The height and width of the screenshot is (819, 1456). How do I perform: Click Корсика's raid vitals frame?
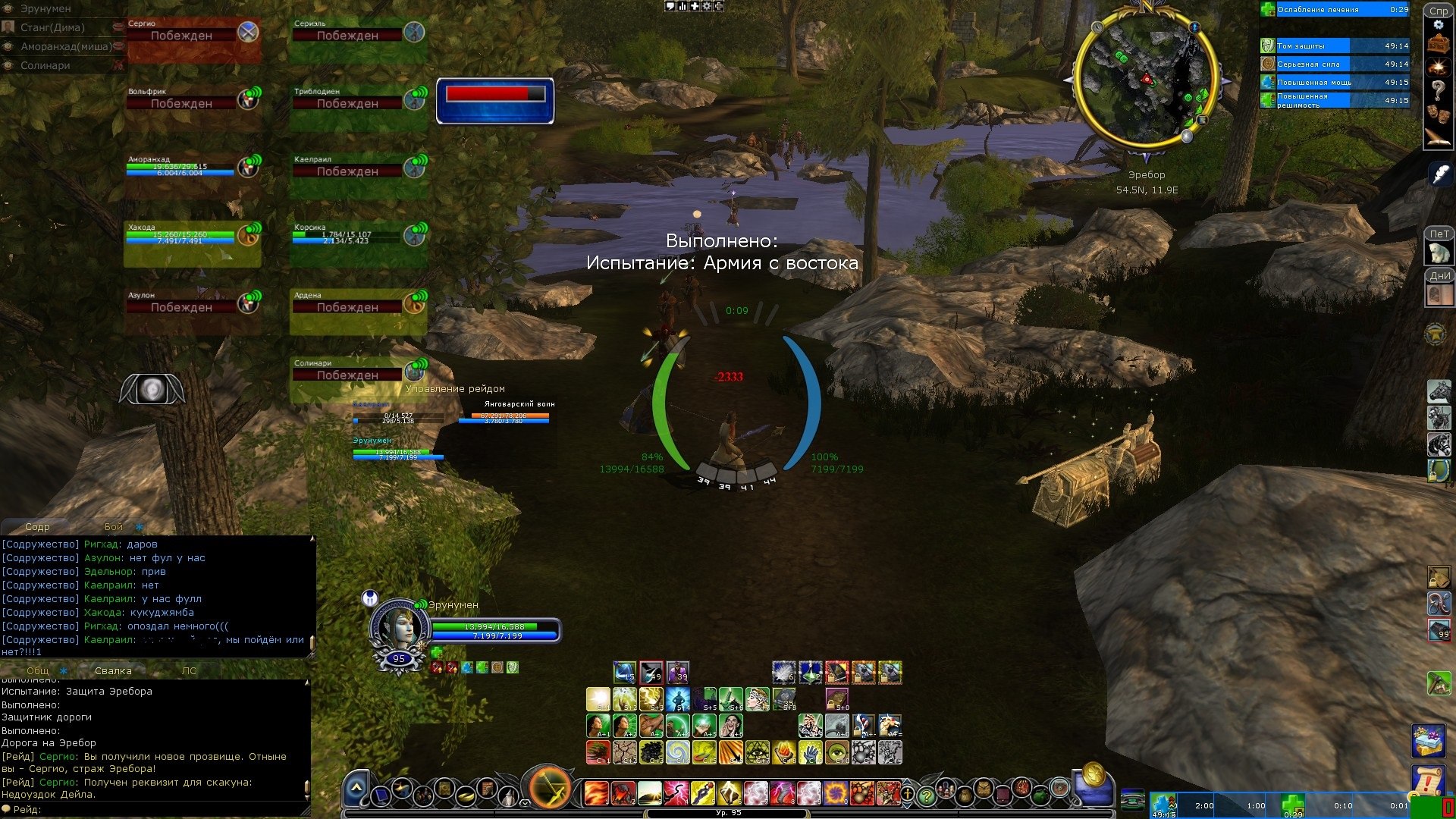(x=358, y=242)
